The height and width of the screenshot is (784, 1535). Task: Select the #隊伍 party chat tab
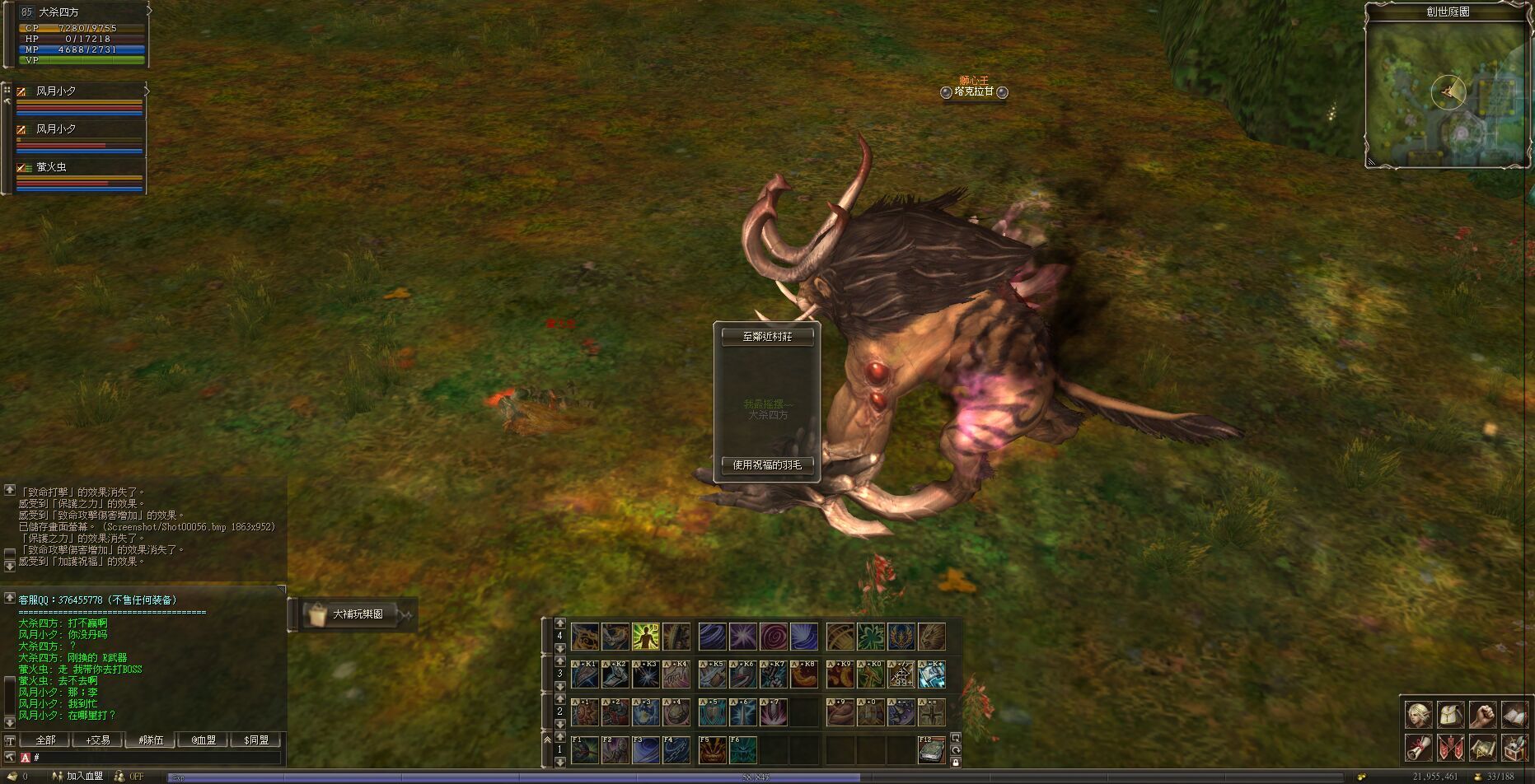pos(151,740)
